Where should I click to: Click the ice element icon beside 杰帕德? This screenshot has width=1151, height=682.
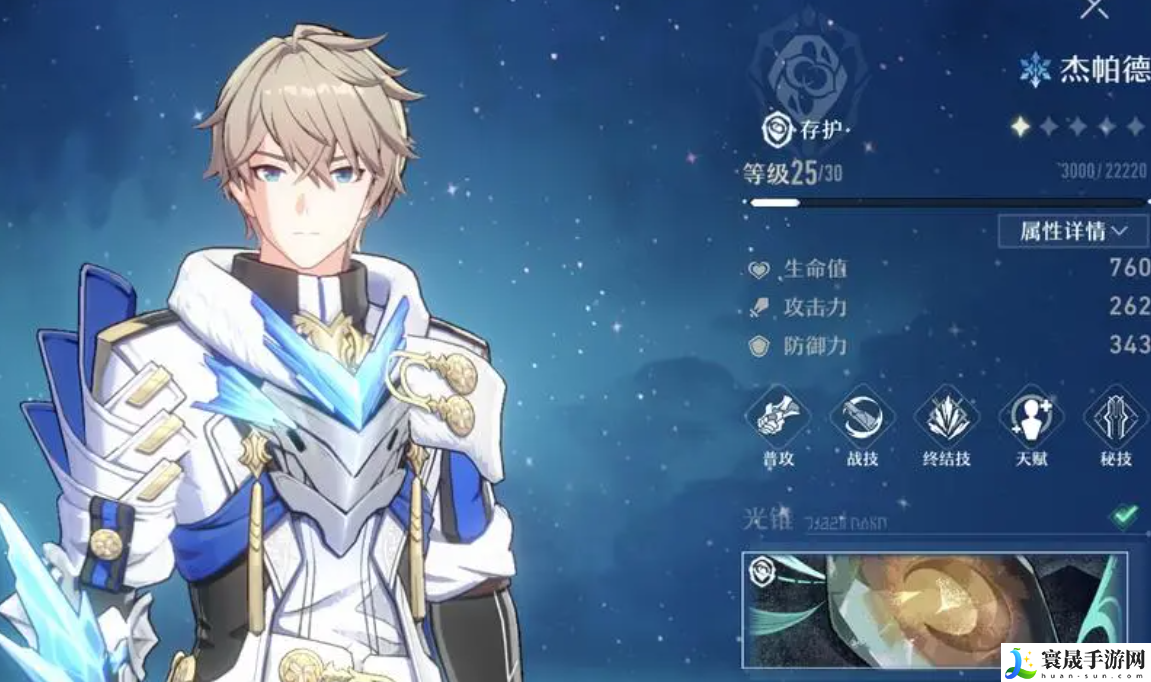(1034, 71)
